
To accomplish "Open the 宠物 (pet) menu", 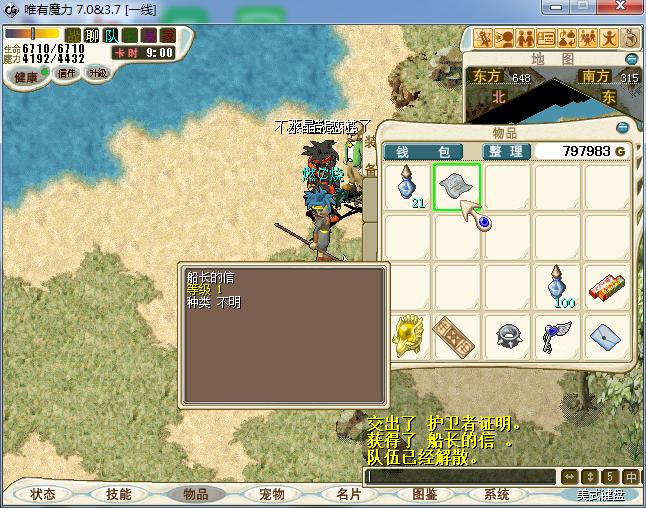I will (272, 494).
